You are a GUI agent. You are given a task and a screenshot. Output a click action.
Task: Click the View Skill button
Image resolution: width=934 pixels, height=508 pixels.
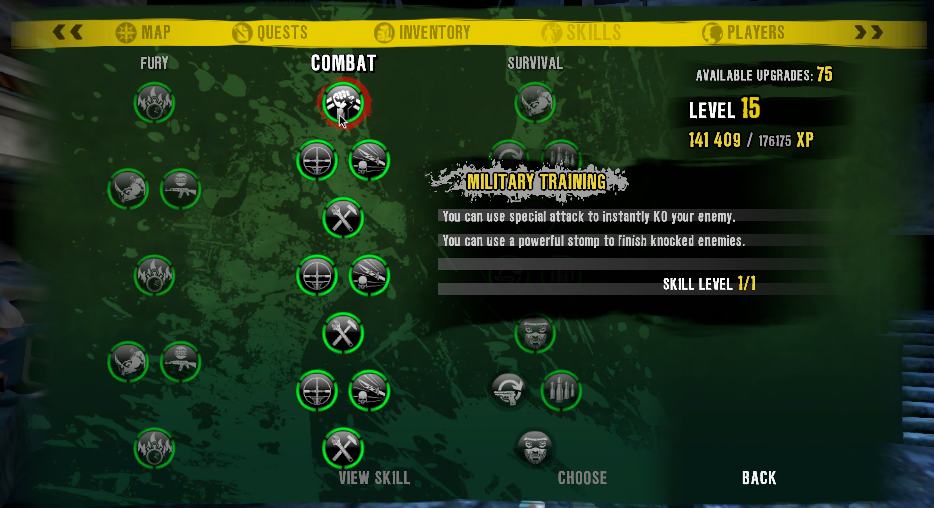(x=374, y=477)
